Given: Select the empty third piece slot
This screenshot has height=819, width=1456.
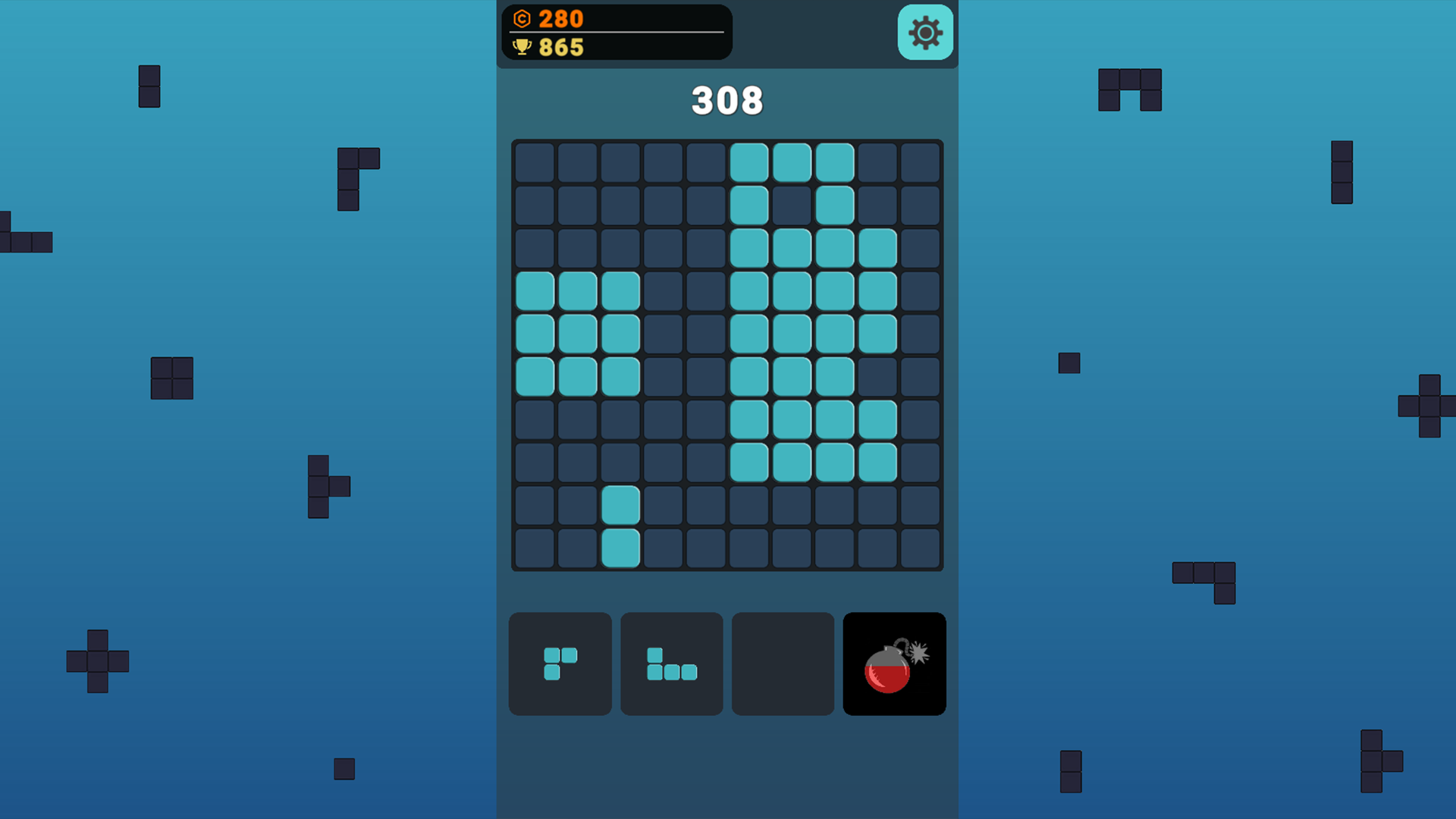Looking at the screenshot, I should 782,664.
